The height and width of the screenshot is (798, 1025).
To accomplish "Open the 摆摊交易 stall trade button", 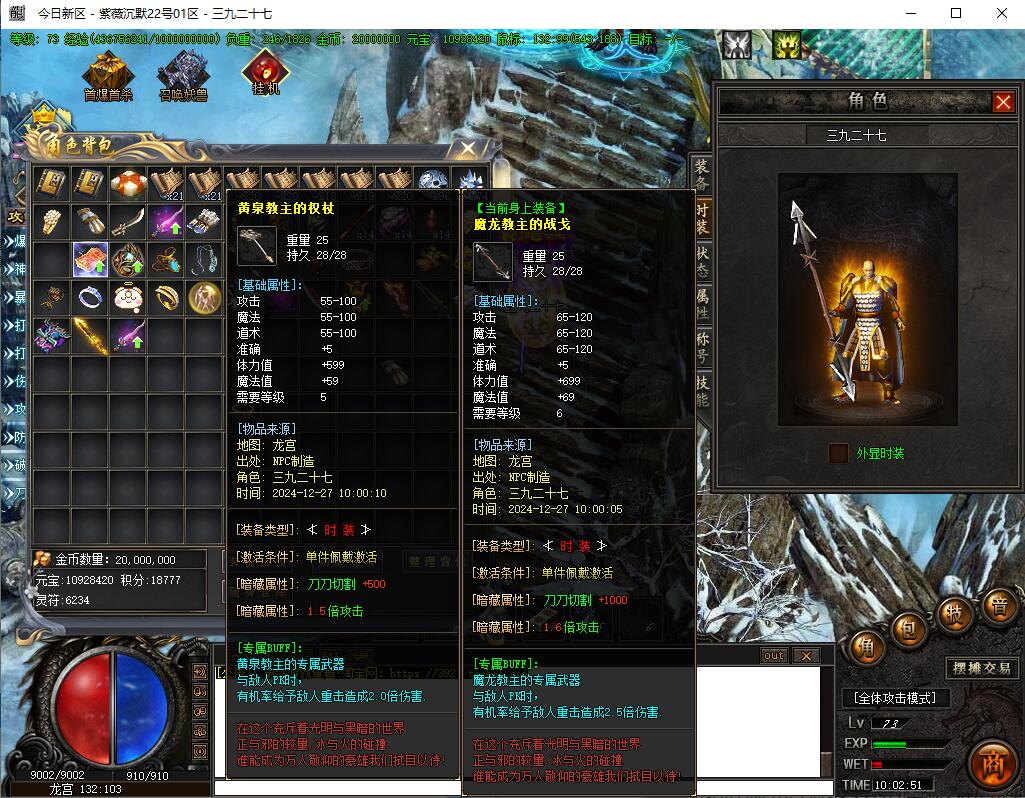I will (x=979, y=668).
